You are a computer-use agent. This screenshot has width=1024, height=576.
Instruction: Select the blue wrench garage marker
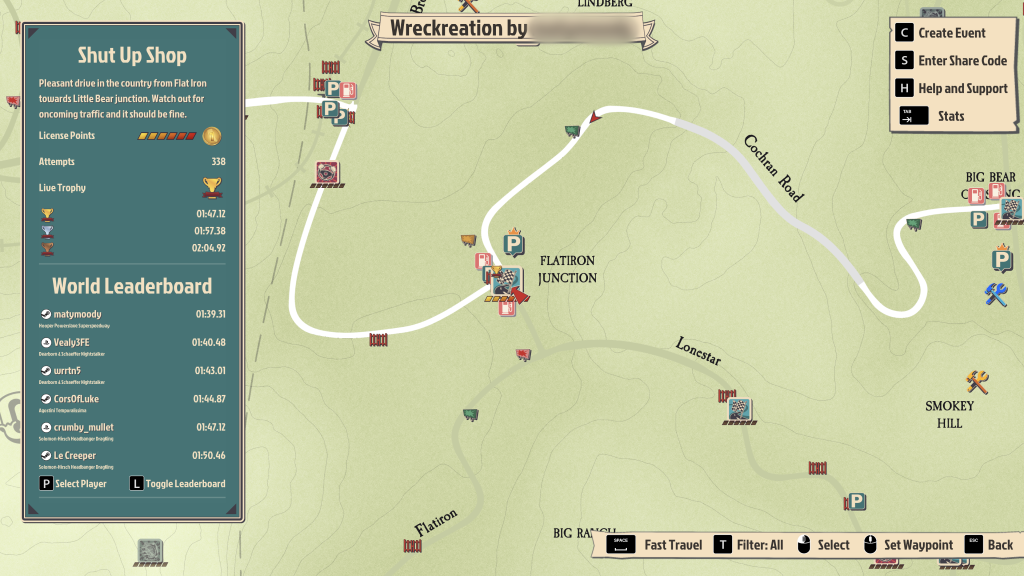pyautogui.click(x=995, y=295)
